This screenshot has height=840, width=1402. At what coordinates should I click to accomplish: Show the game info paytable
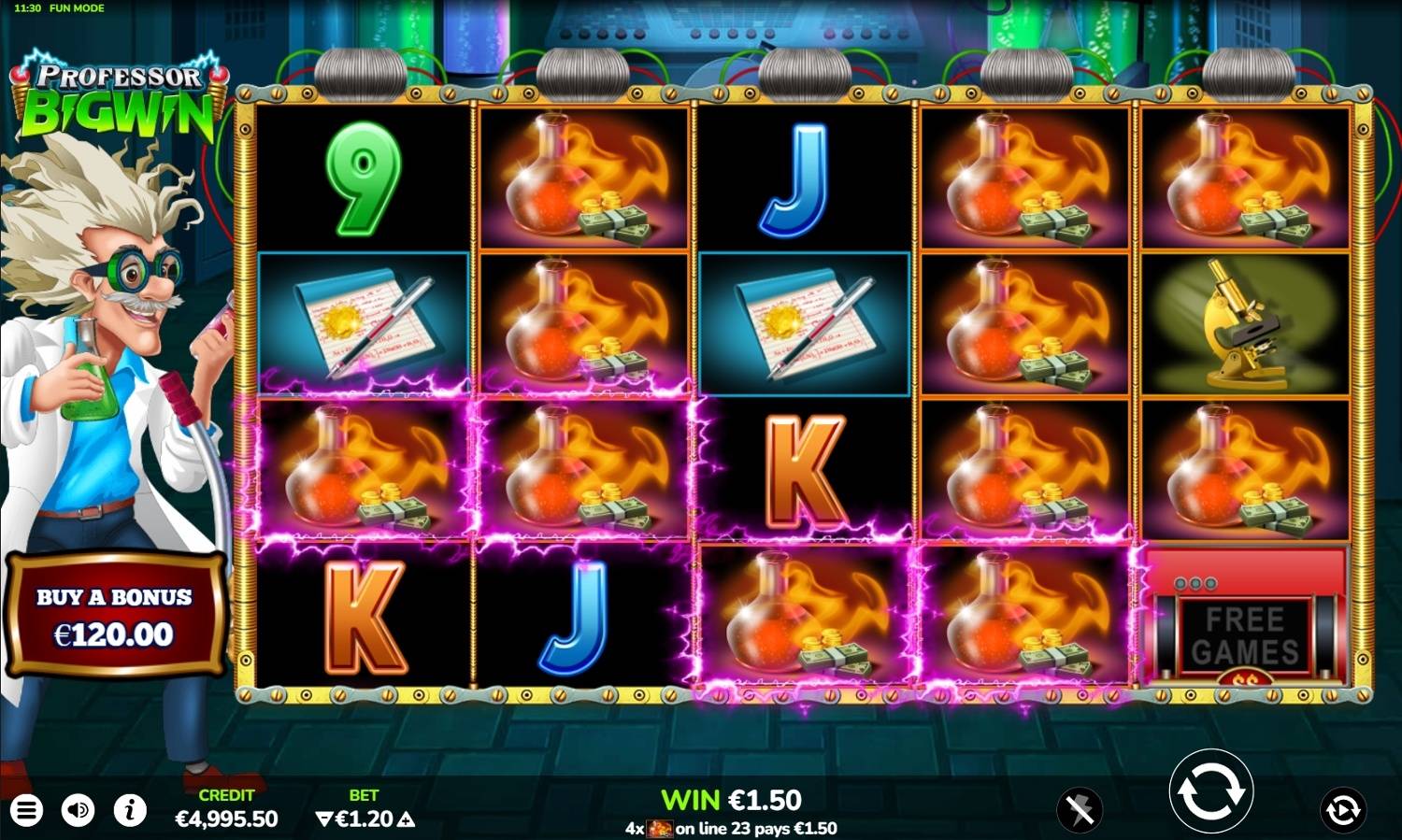130,810
